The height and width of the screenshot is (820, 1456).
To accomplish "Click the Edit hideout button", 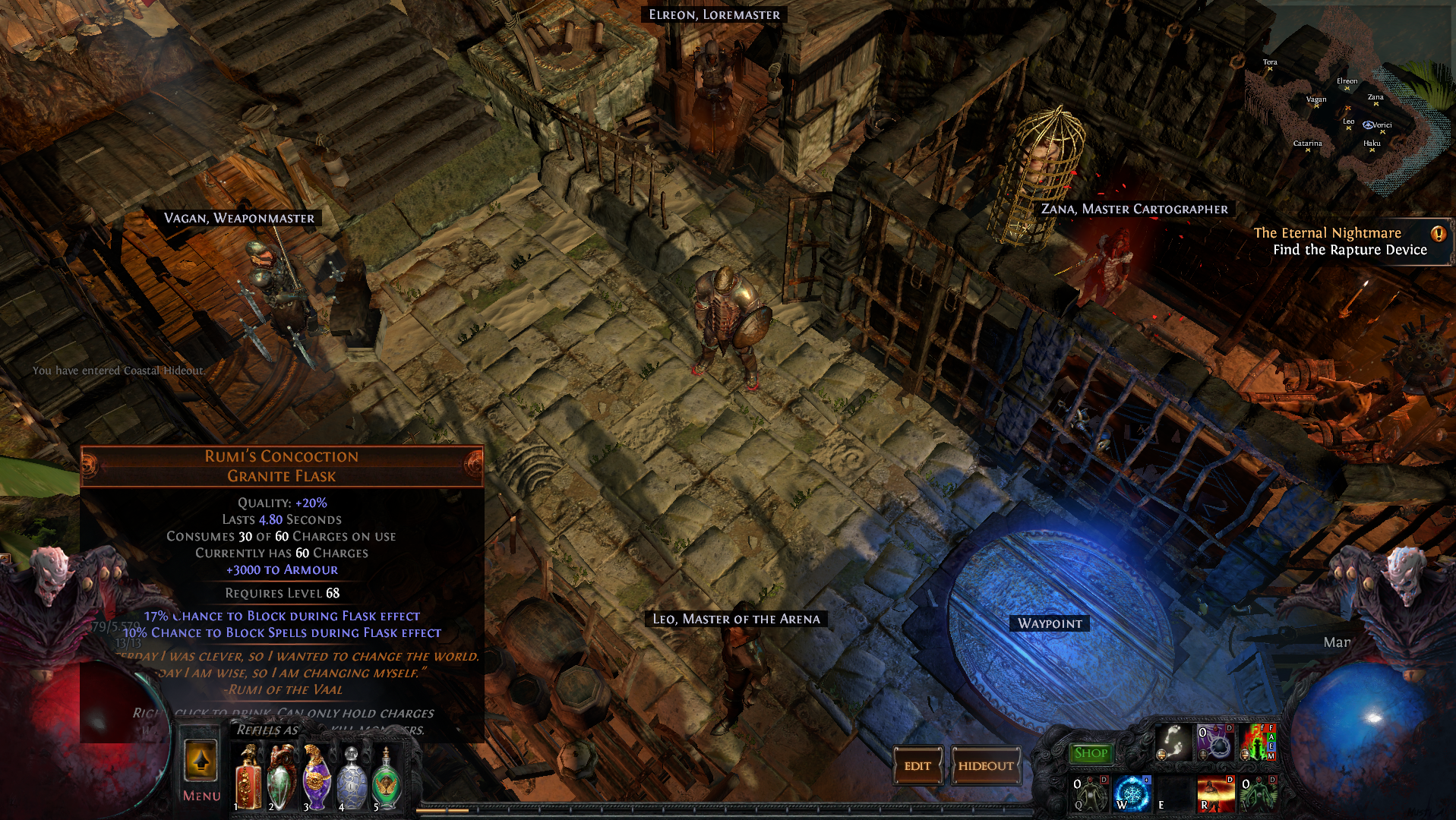I will pyautogui.click(x=917, y=766).
